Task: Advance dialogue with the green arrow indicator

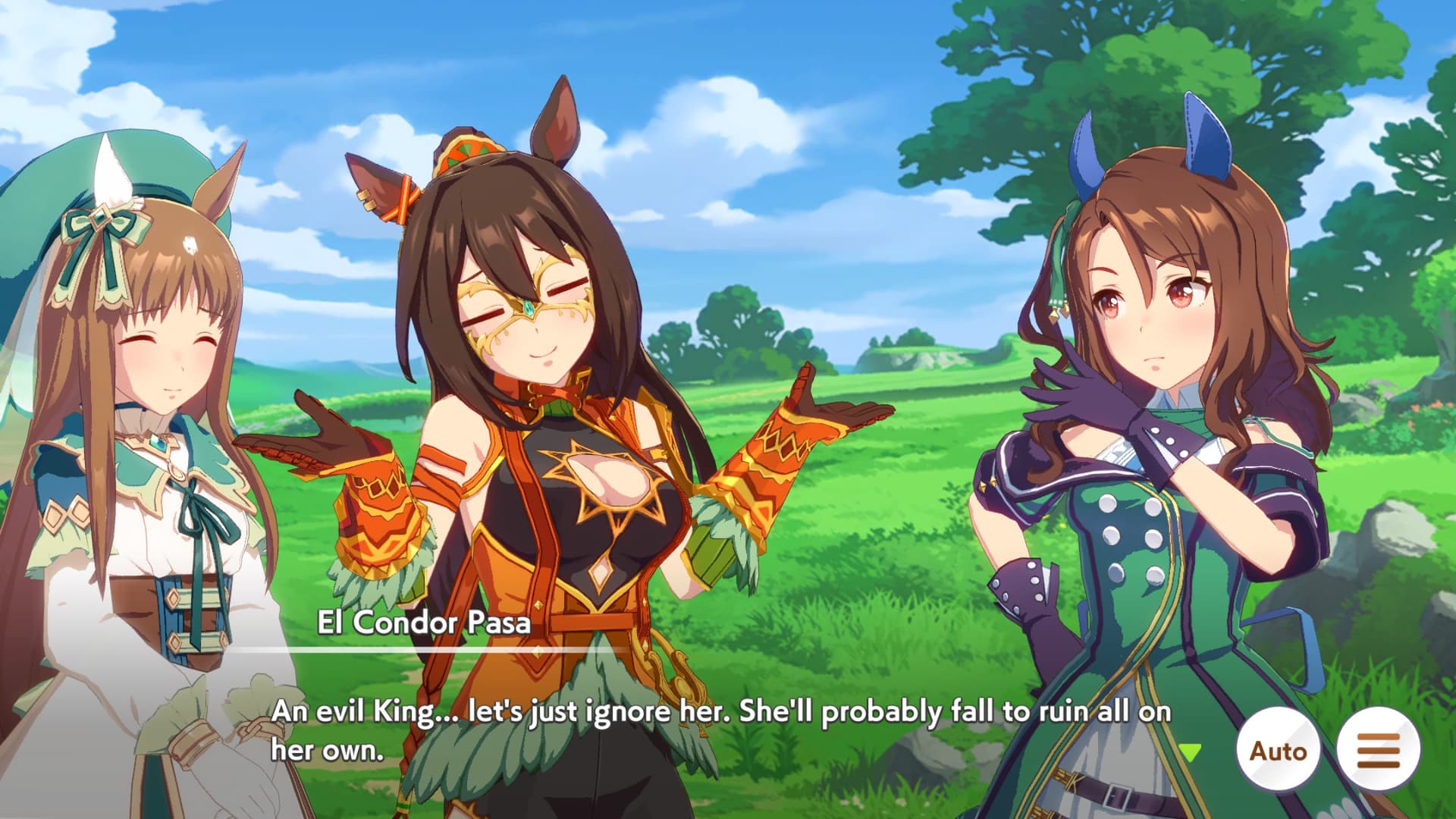Action: pyautogui.click(x=1191, y=752)
